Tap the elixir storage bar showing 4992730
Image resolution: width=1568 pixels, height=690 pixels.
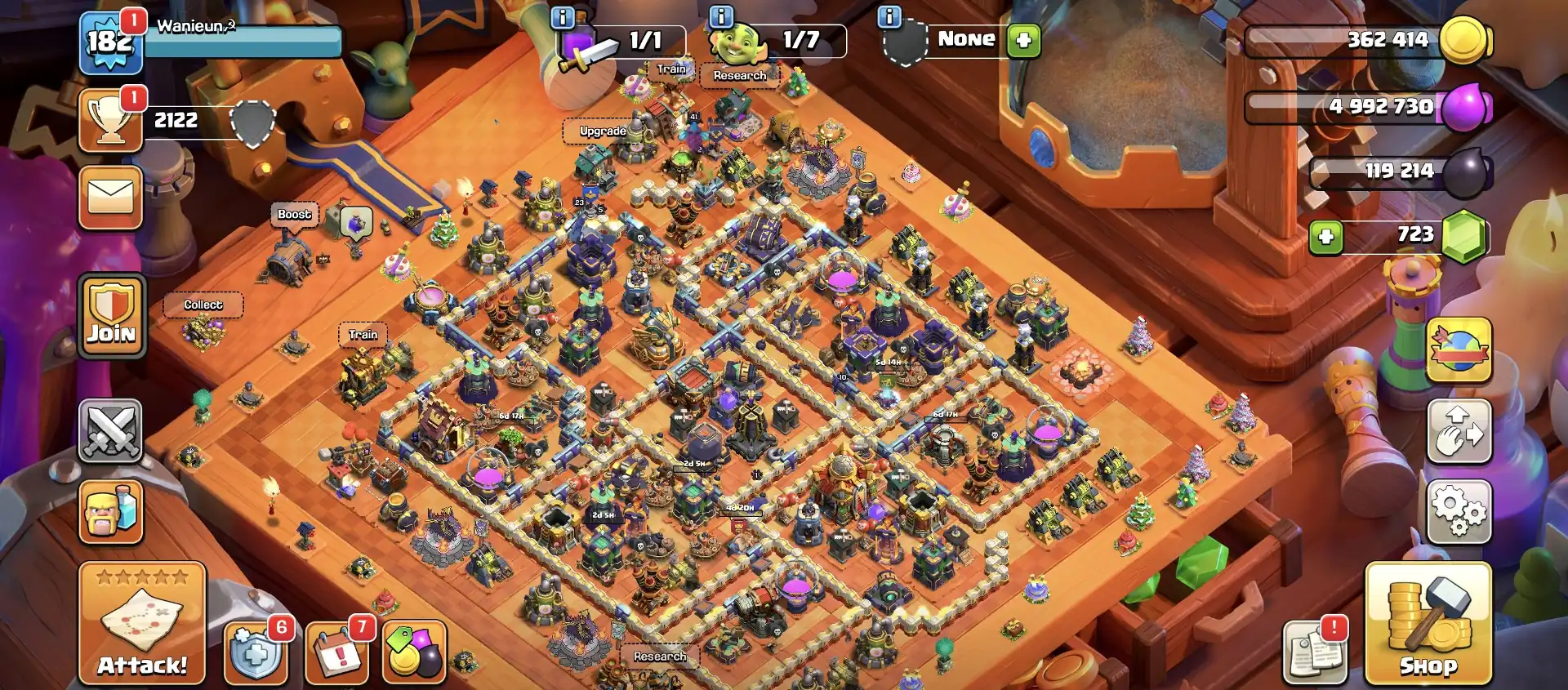[x=1380, y=106]
